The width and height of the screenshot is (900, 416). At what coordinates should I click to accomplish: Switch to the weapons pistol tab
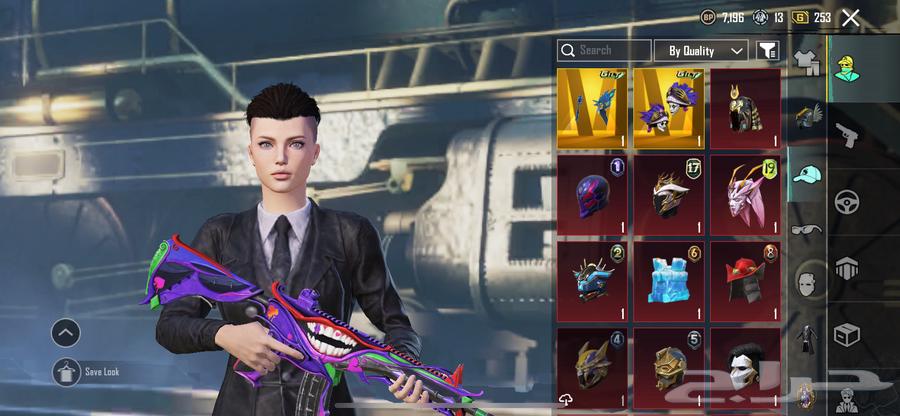point(847,135)
